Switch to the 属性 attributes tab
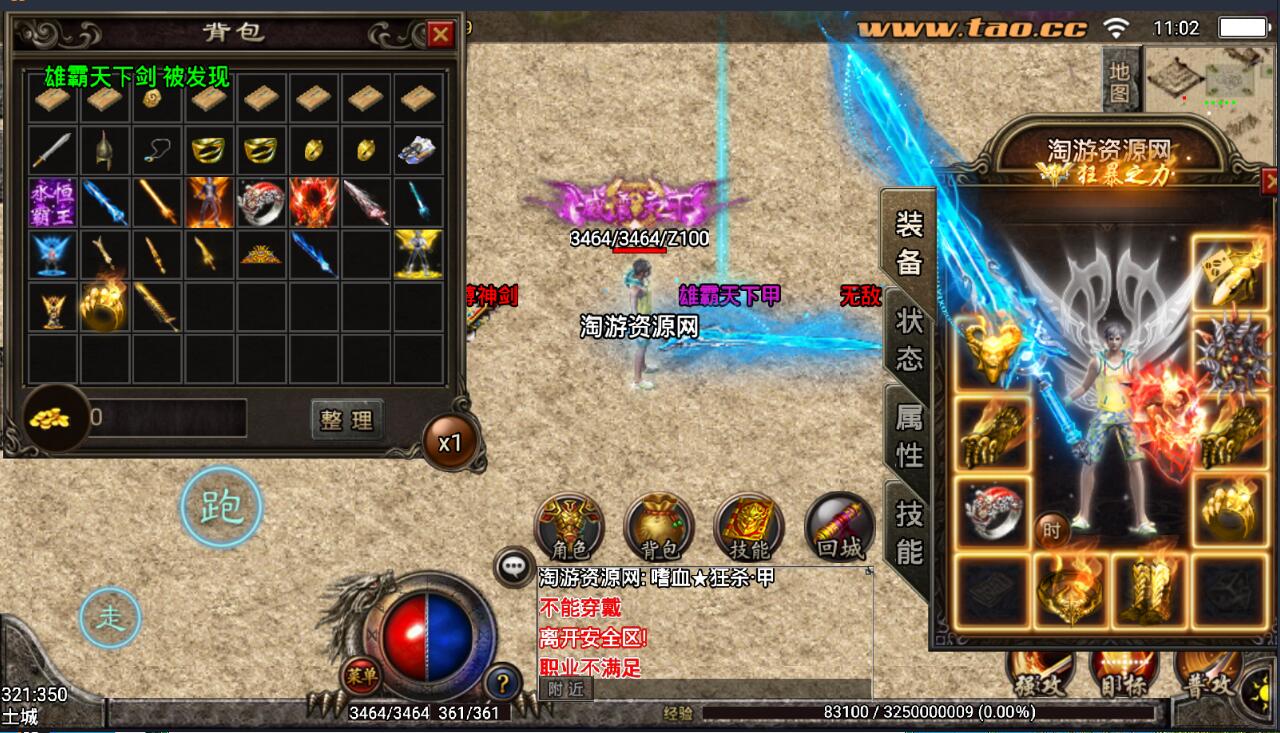Screen dimensions: 1280x733 (908, 434)
